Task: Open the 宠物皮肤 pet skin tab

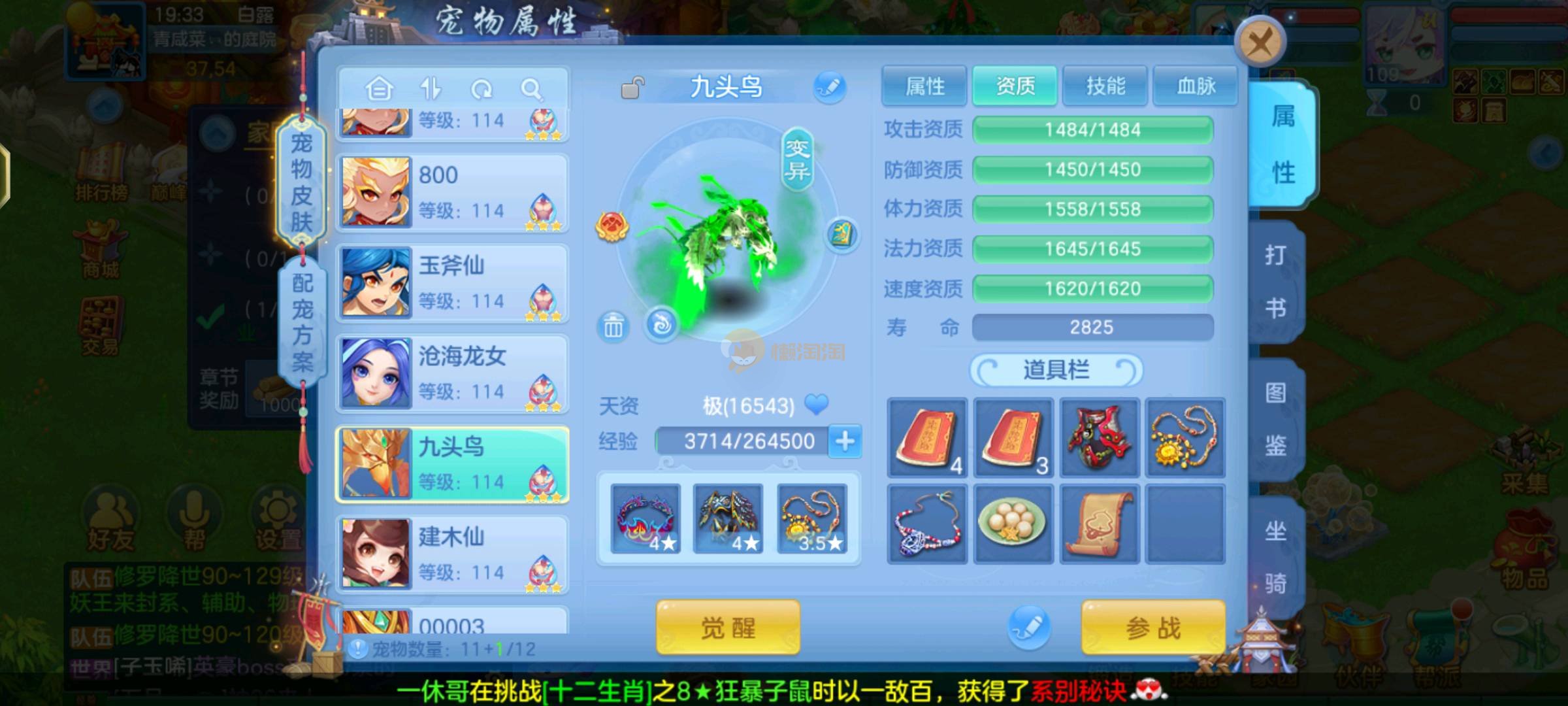Action: (x=301, y=182)
